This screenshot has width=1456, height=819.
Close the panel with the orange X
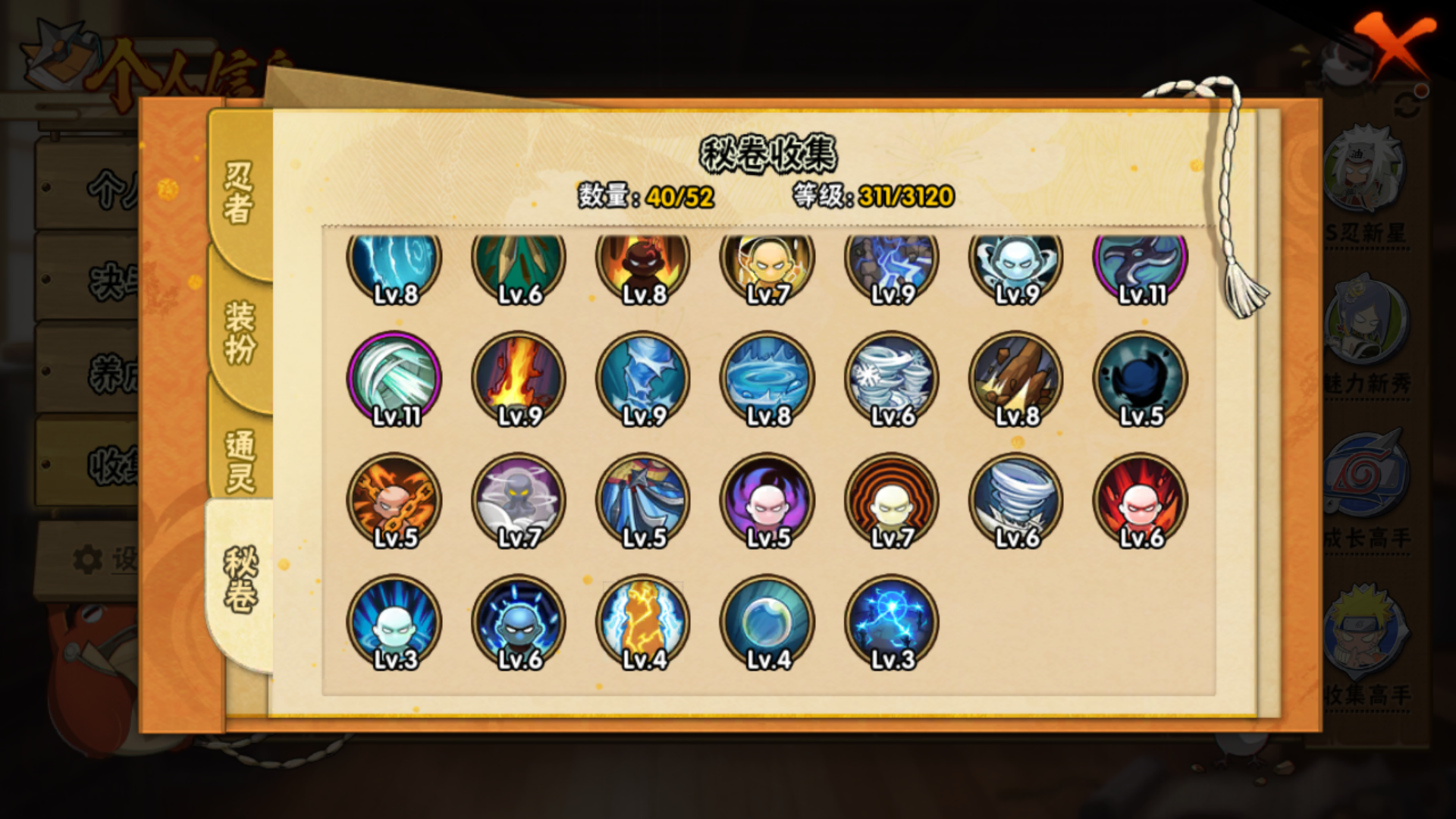1394,47
